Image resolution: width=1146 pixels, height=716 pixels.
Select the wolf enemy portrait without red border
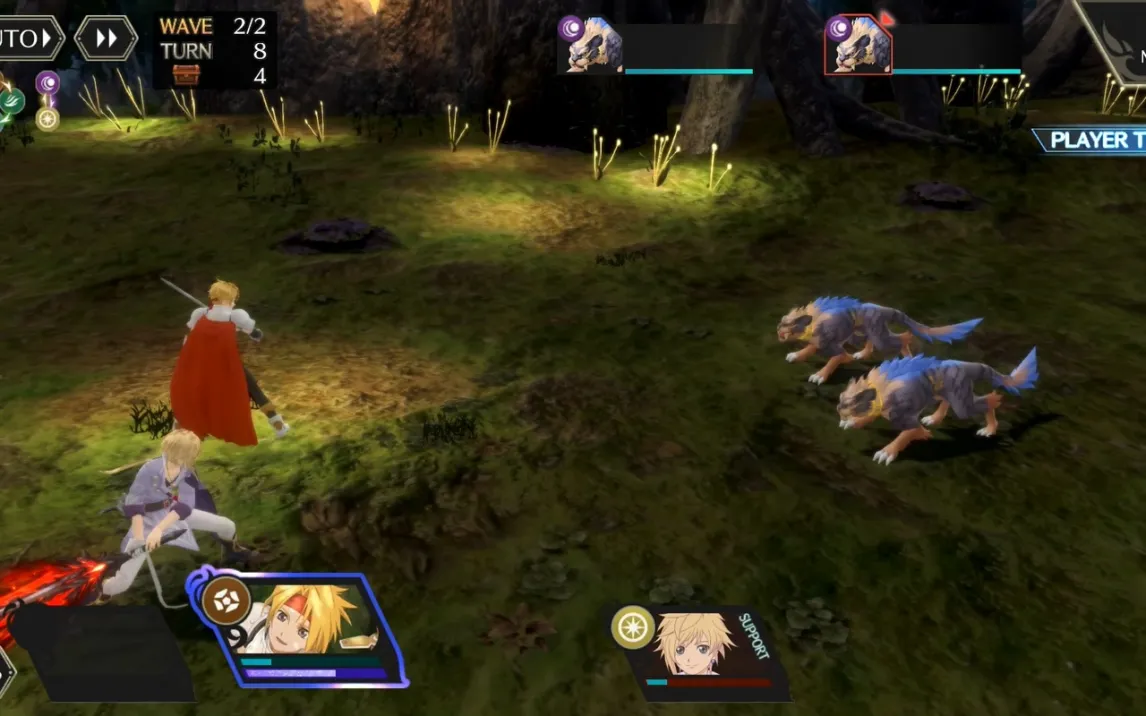pyautogui.click(x=594, y=45)
